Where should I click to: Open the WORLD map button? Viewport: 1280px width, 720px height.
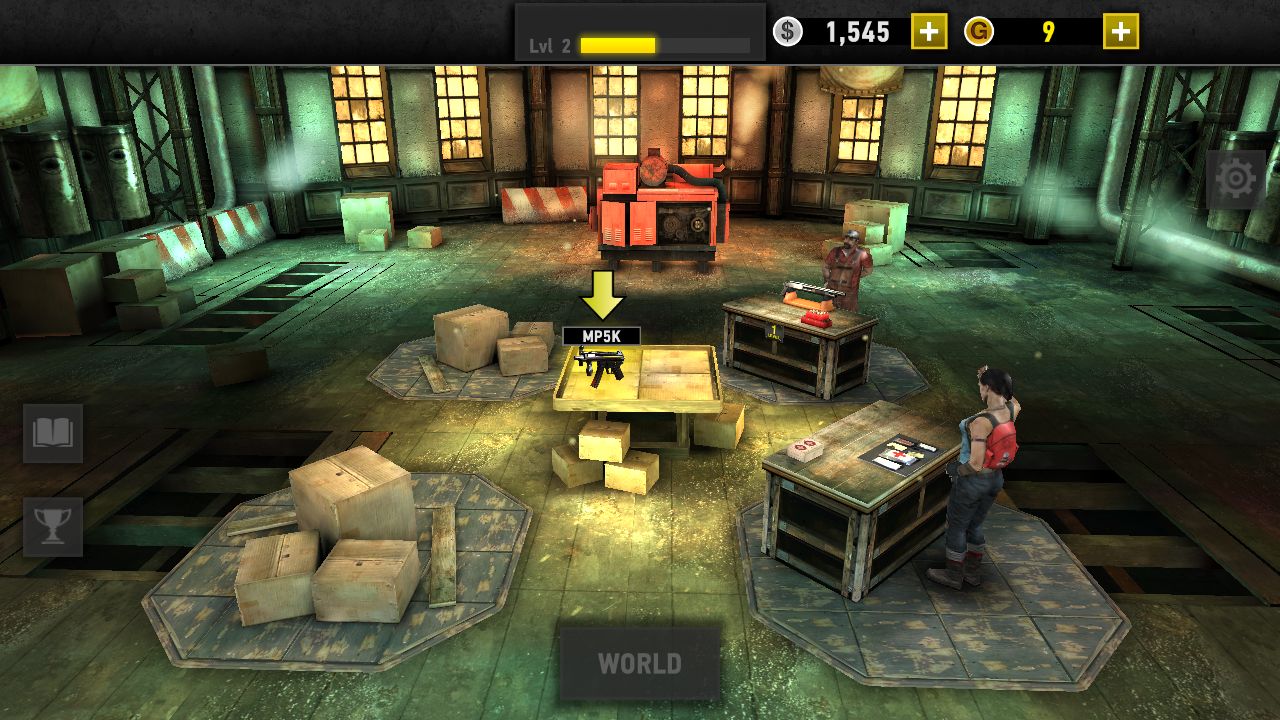click(x=639, y=663)
